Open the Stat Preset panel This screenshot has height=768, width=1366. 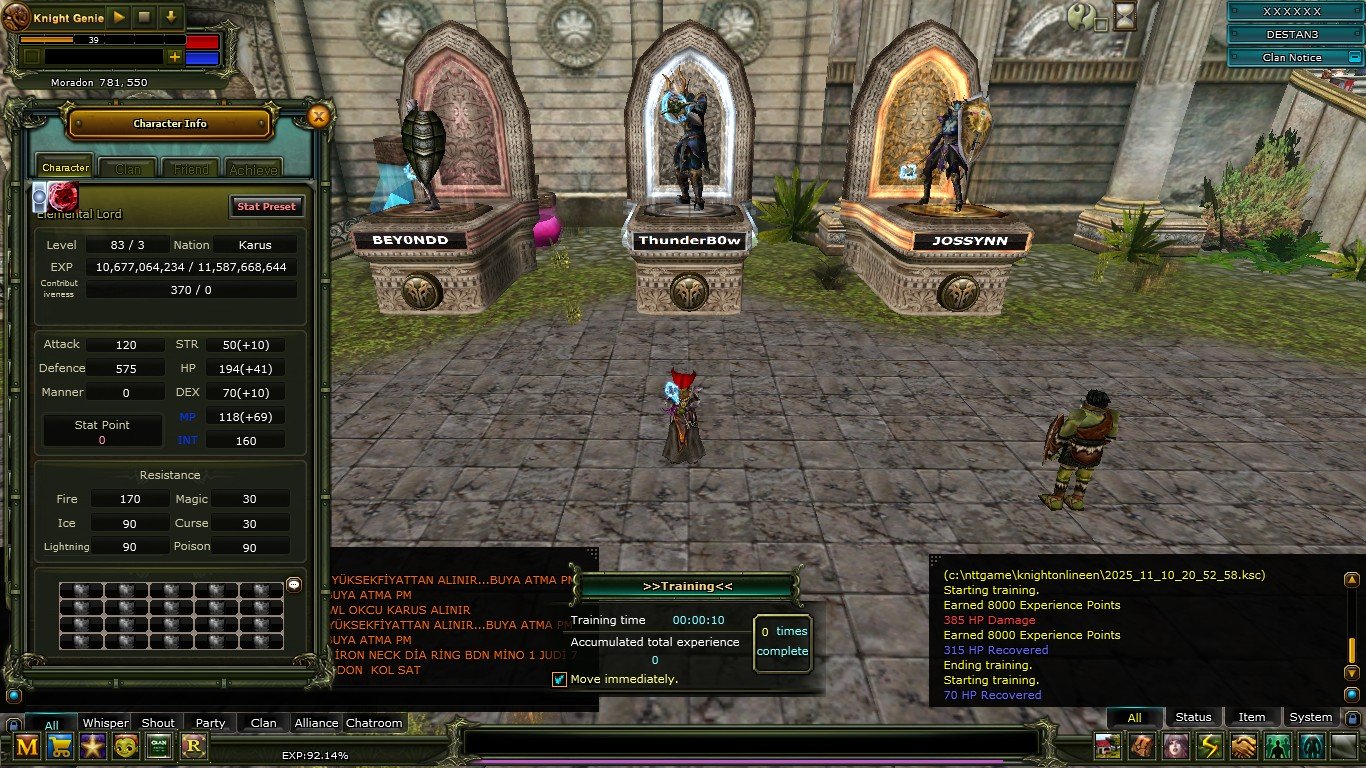click(265, 207)
